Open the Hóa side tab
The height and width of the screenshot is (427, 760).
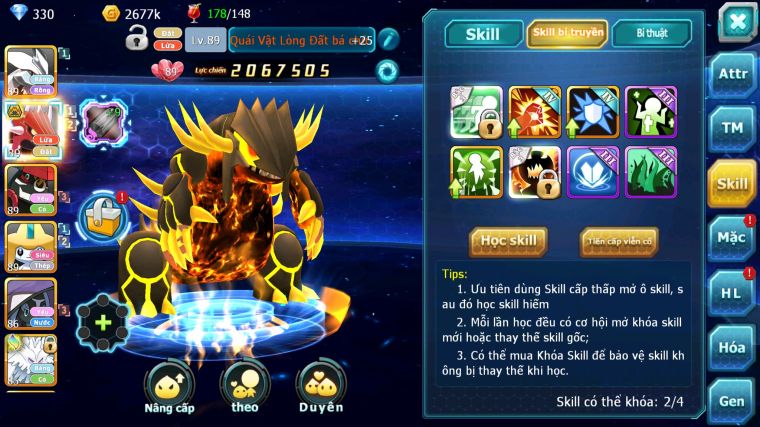(x=732, y=347)
